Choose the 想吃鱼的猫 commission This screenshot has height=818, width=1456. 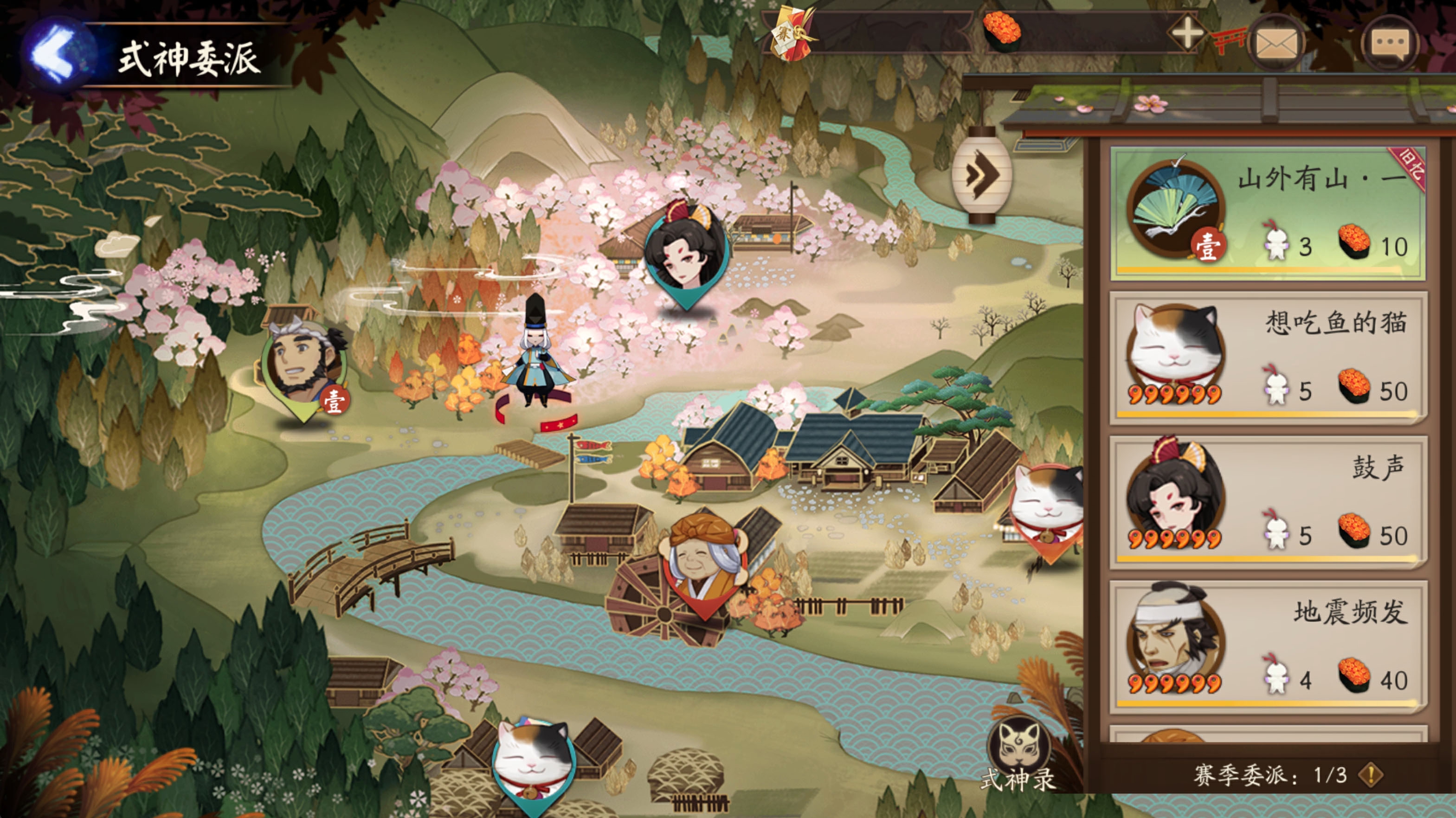(1267, 358)
